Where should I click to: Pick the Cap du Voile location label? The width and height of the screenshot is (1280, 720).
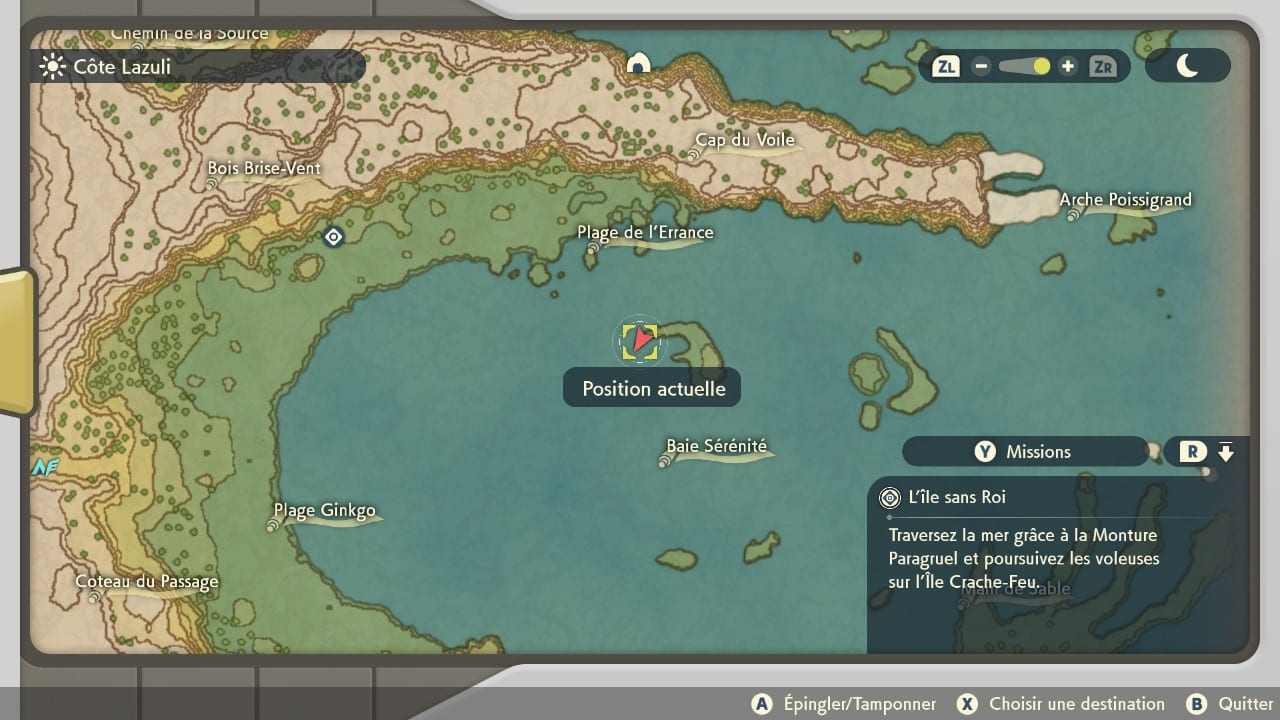coord(745,141)
